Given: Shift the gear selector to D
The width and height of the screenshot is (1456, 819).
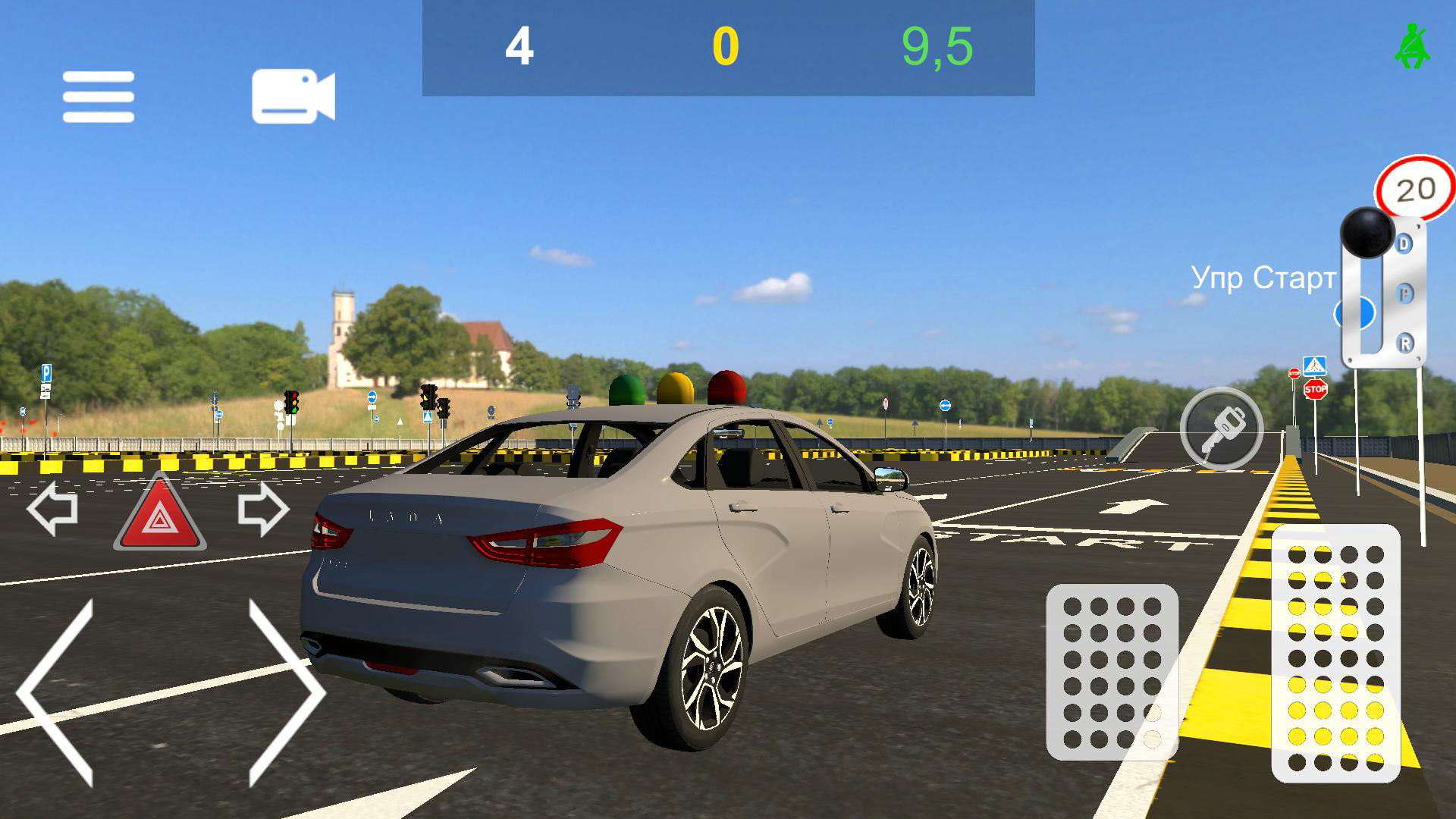Looking at the screenshot, I should click(x=1404, y=244).
